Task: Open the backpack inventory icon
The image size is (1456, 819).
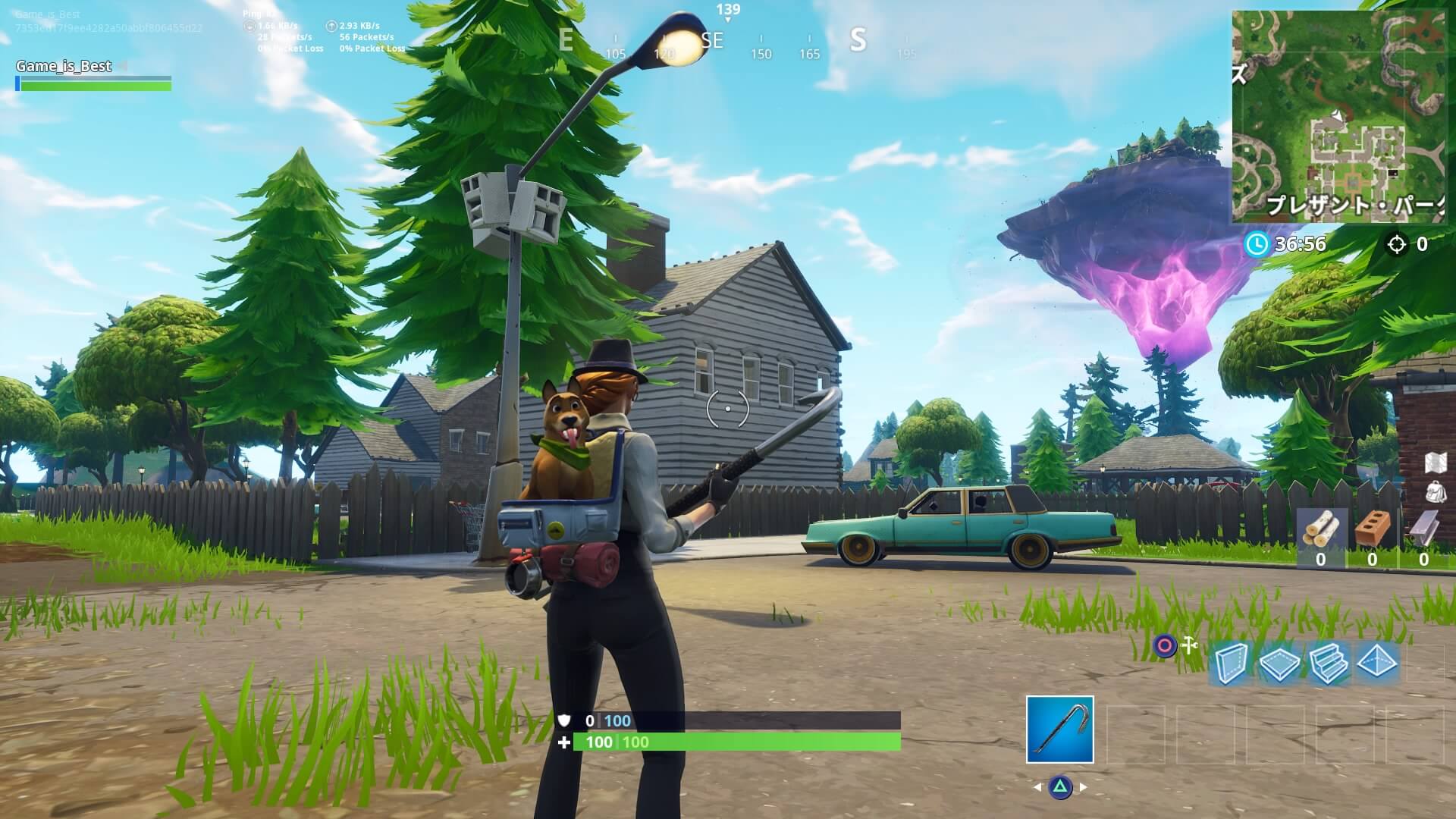Action: pyautogui.click(x=1436, y=491)
